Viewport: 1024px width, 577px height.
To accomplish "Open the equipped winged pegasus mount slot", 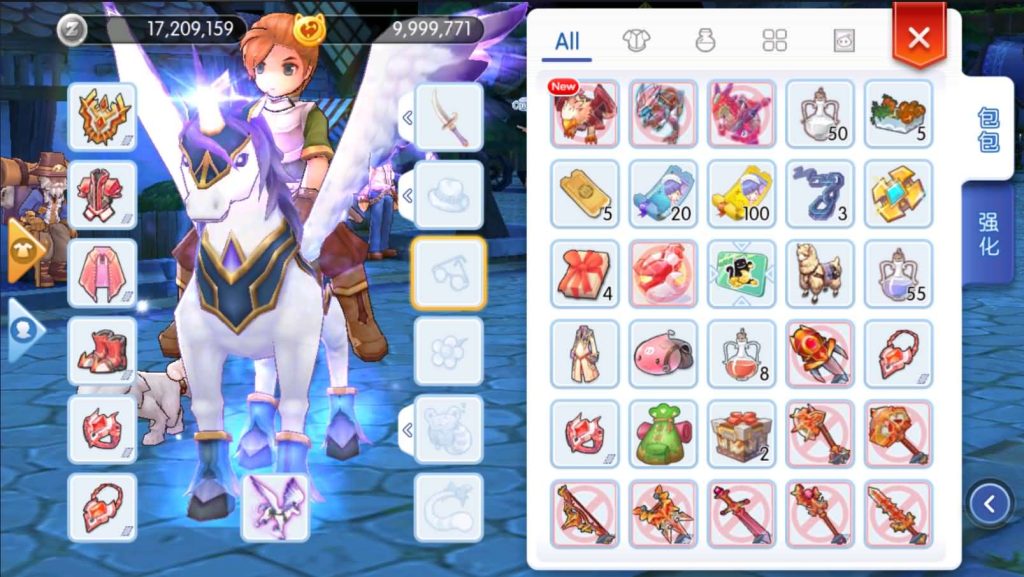I will tap(275, 506).
